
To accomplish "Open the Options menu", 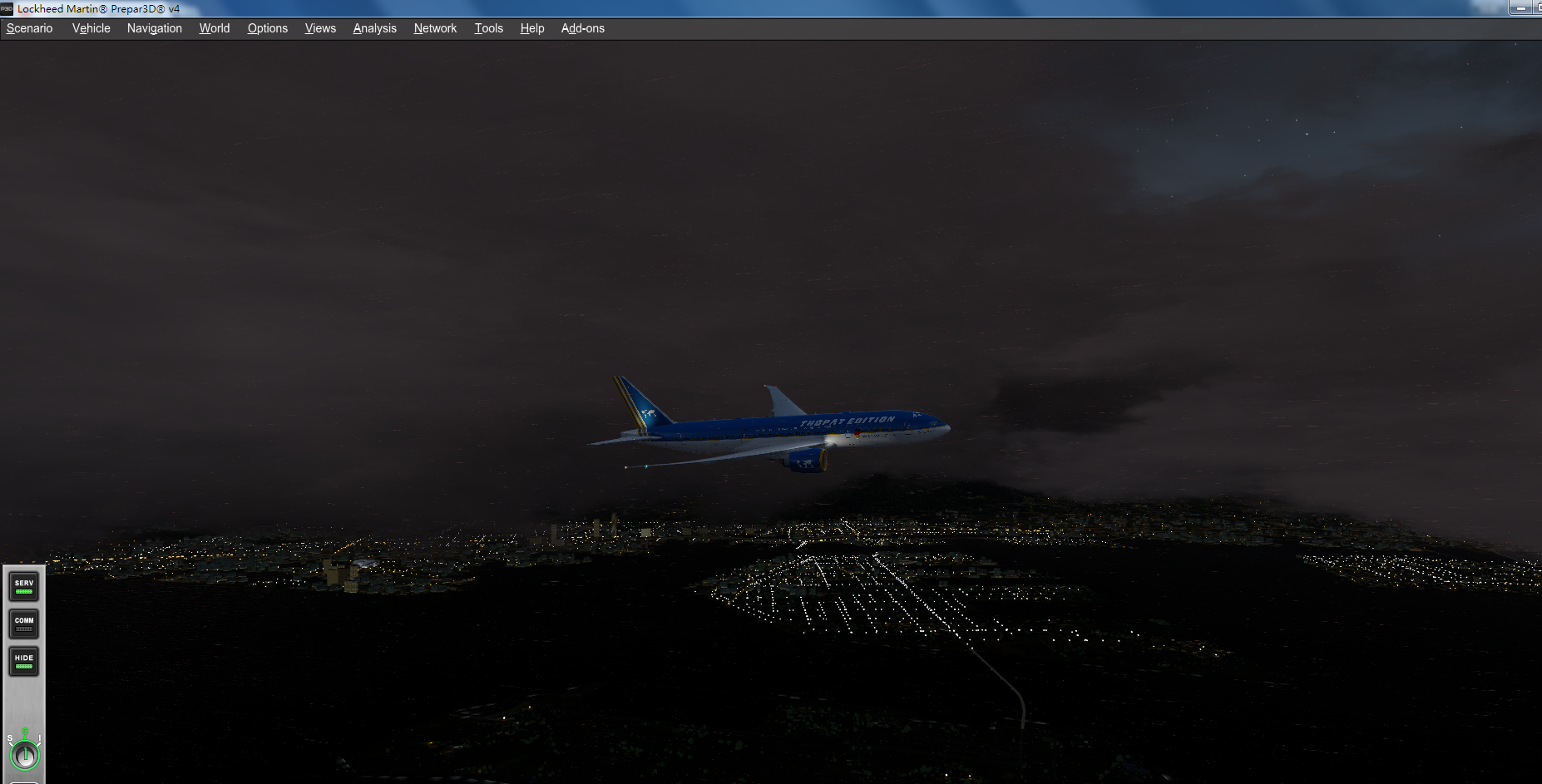I will click(267, 27).
